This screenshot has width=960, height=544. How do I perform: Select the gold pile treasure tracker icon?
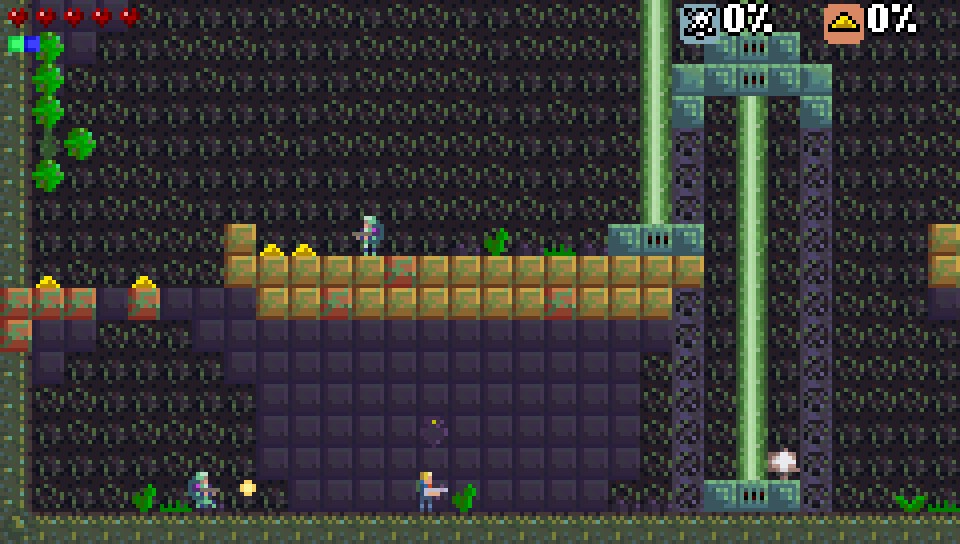[843, 22]
